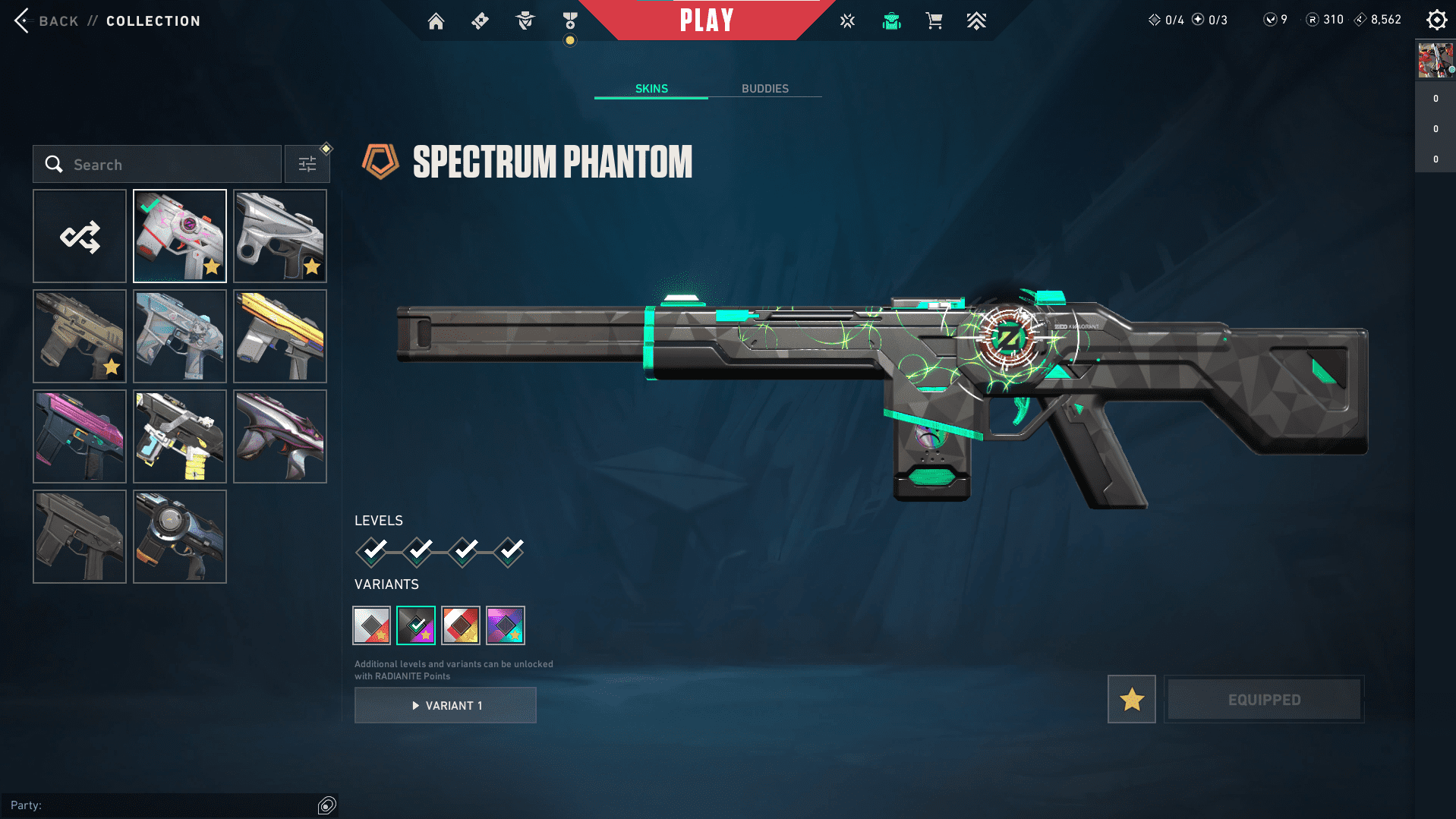The image size is (1456, 819).
Task: Select the random skin shuffle tile
Action: 80,237
